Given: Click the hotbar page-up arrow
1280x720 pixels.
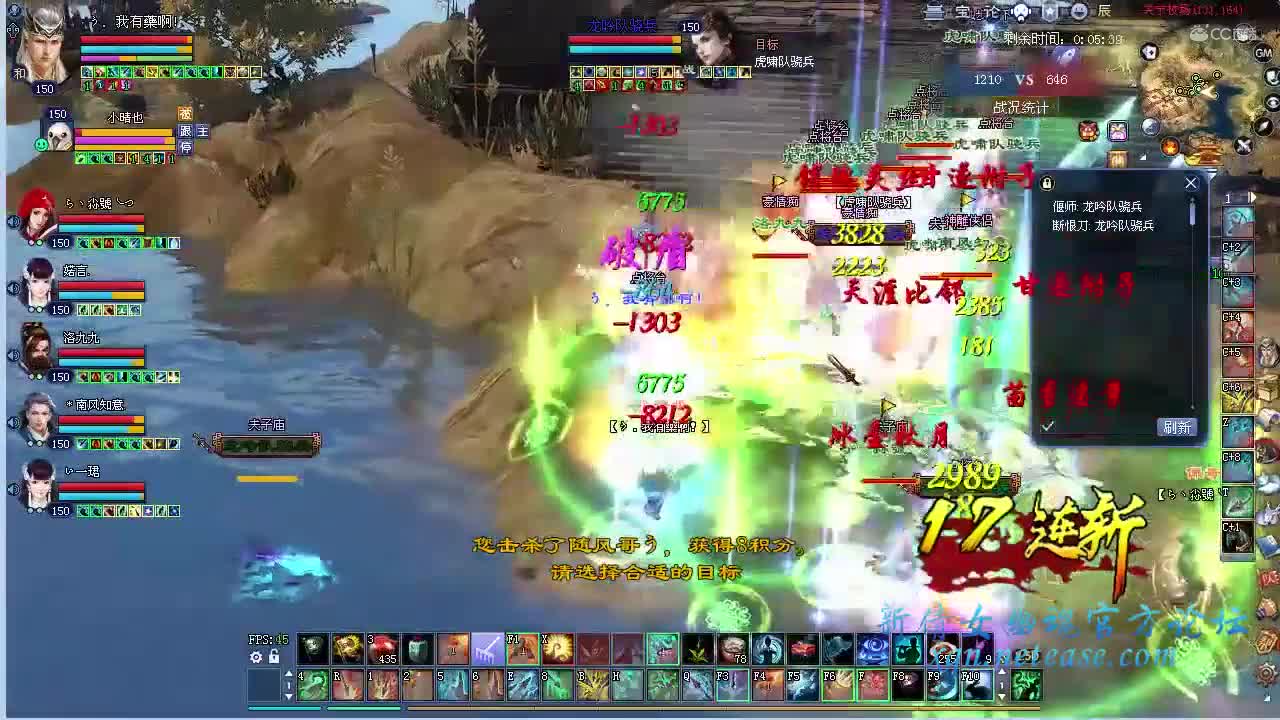Looking at the screenshot, I should coord(289,672).
